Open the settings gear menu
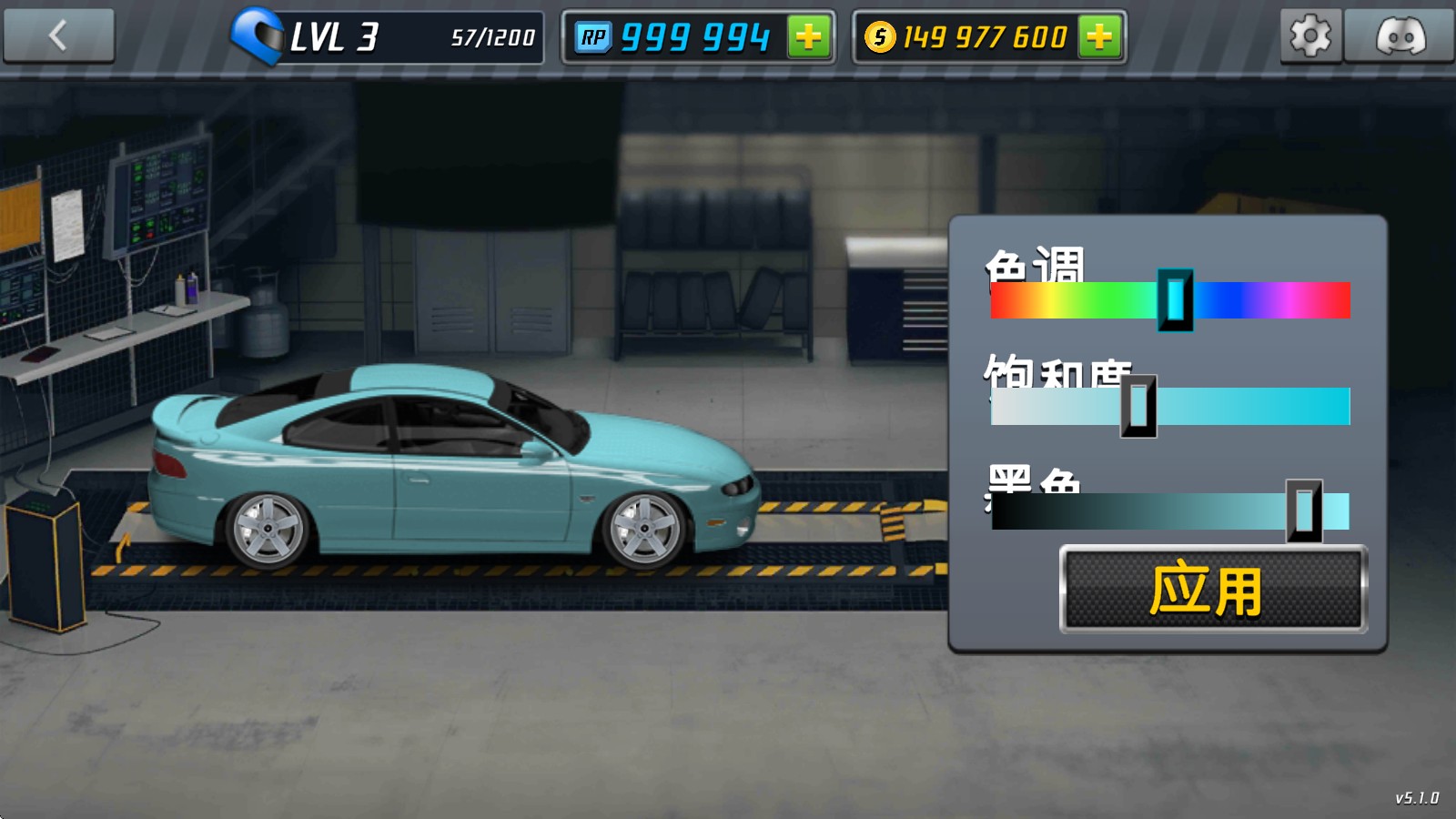The image size is (1456, 819). pyautogui.click(x=1310, y=35)
